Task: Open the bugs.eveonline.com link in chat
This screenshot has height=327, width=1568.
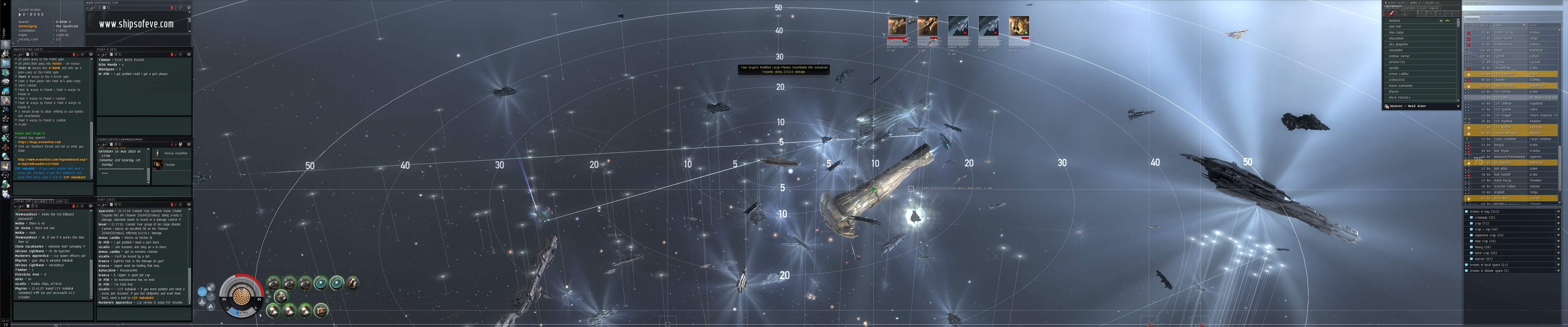Action: [39, 143]
